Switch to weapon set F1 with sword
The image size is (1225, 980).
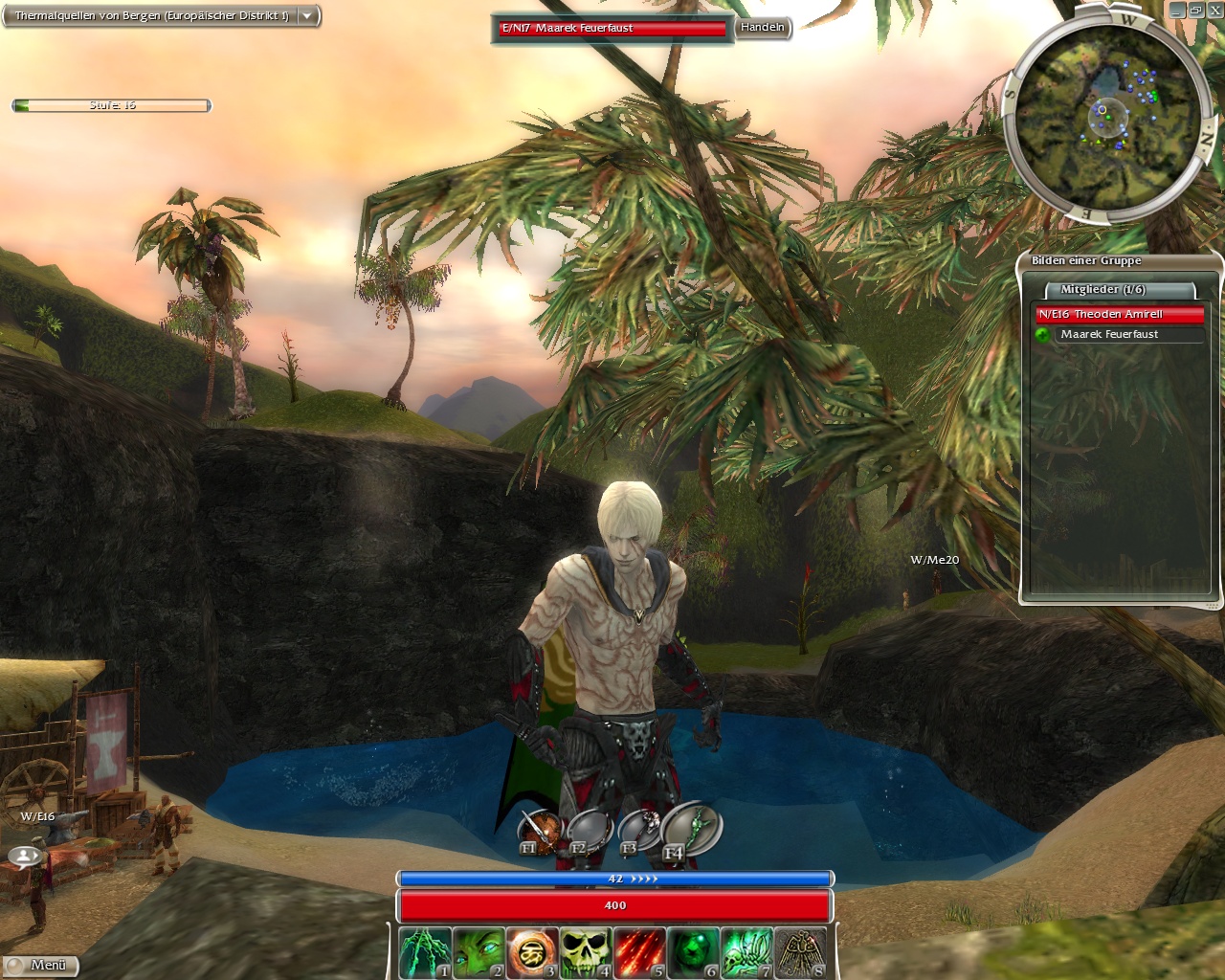[x=539, y=831]
